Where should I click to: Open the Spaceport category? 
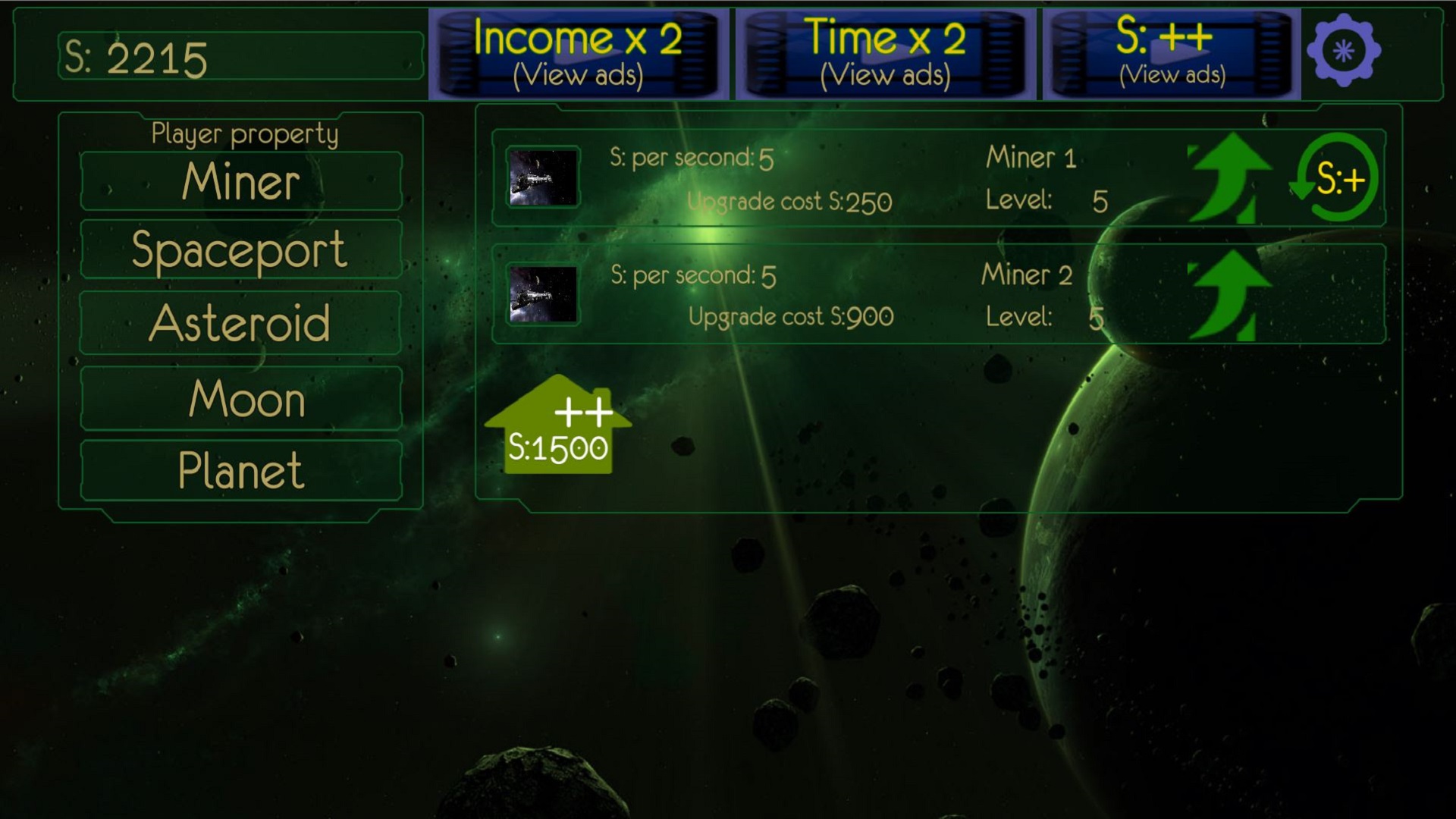(240, 249)
